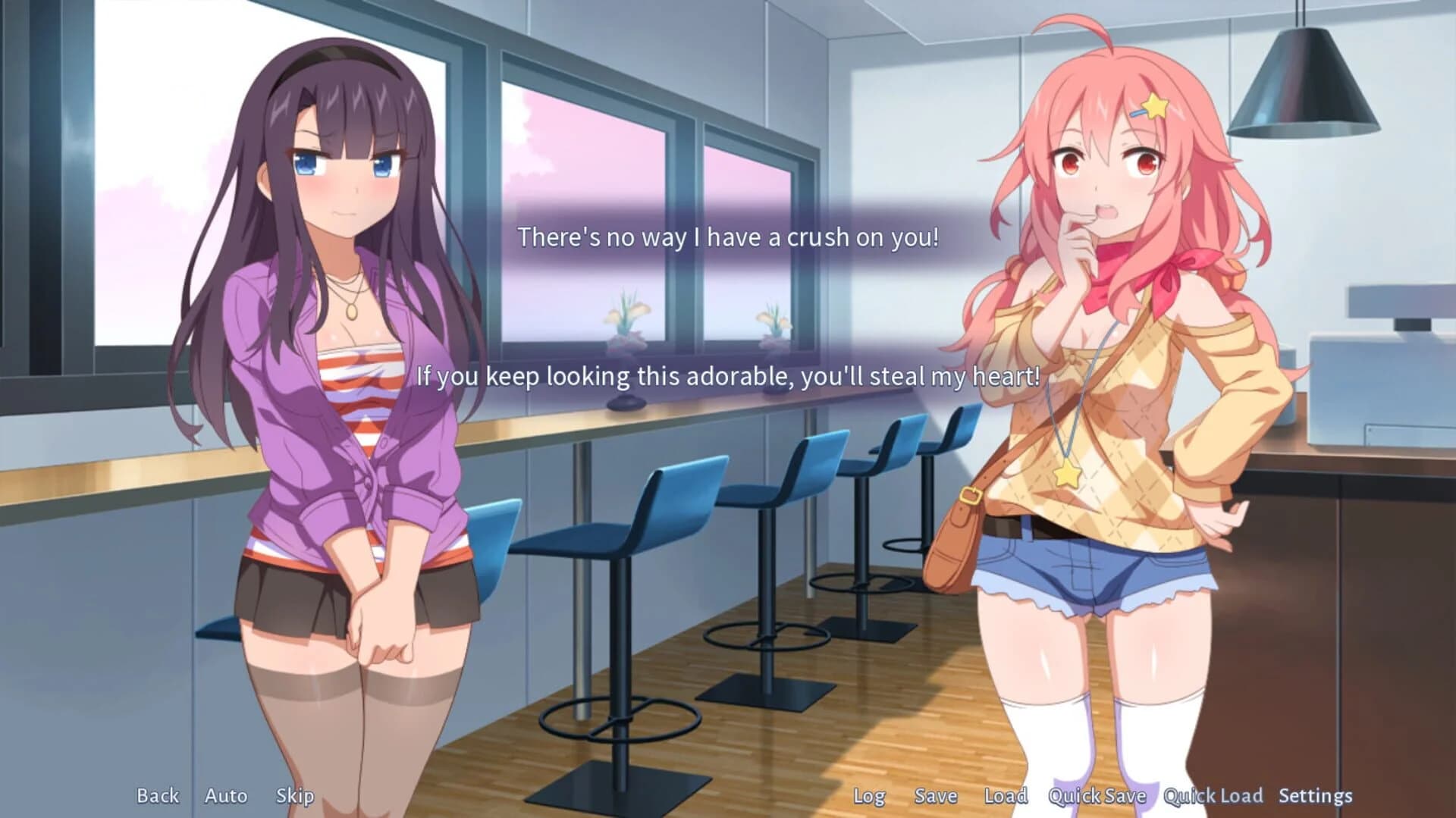Quick Load the last quicksave

pos(1212,796)
